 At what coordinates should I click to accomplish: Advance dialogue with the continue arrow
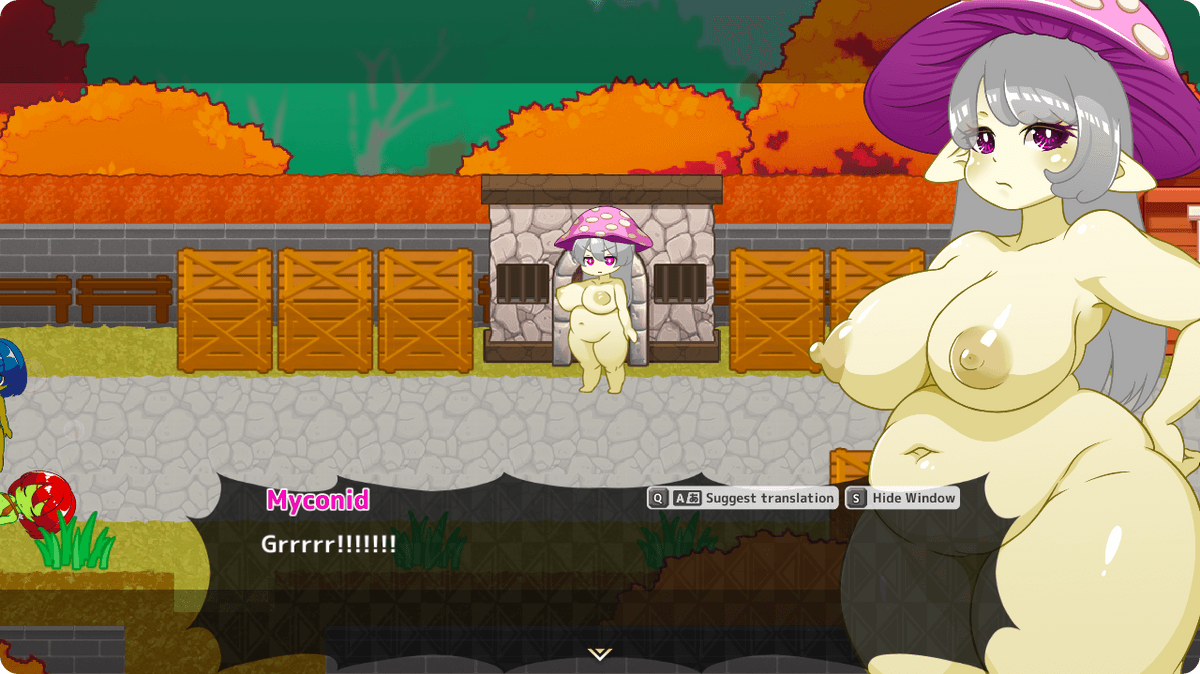[600, 654]
